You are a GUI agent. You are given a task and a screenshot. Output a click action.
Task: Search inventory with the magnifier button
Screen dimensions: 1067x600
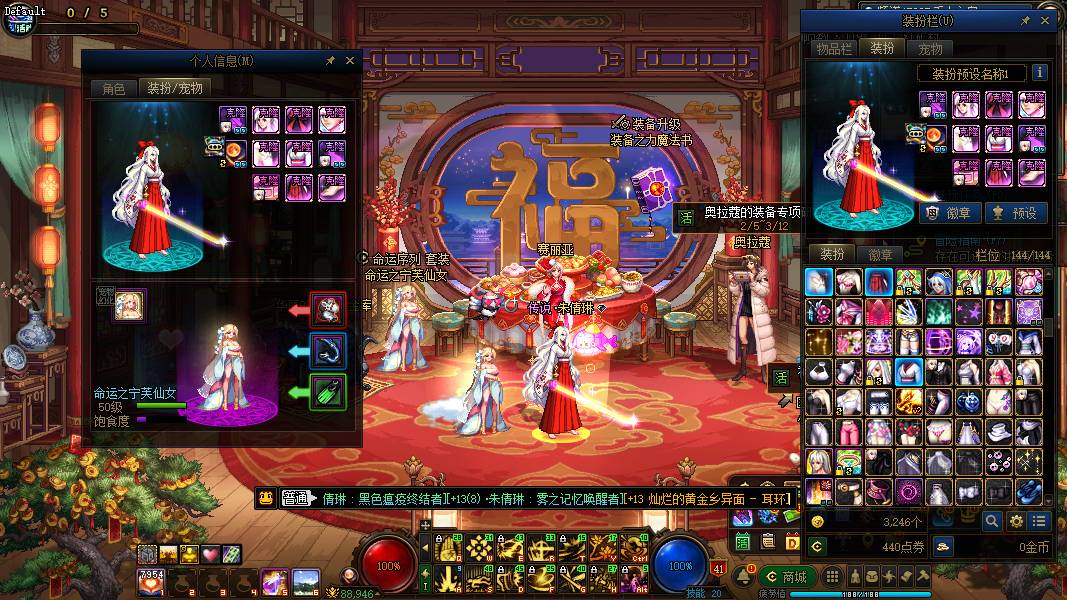(x=991, y=521)
